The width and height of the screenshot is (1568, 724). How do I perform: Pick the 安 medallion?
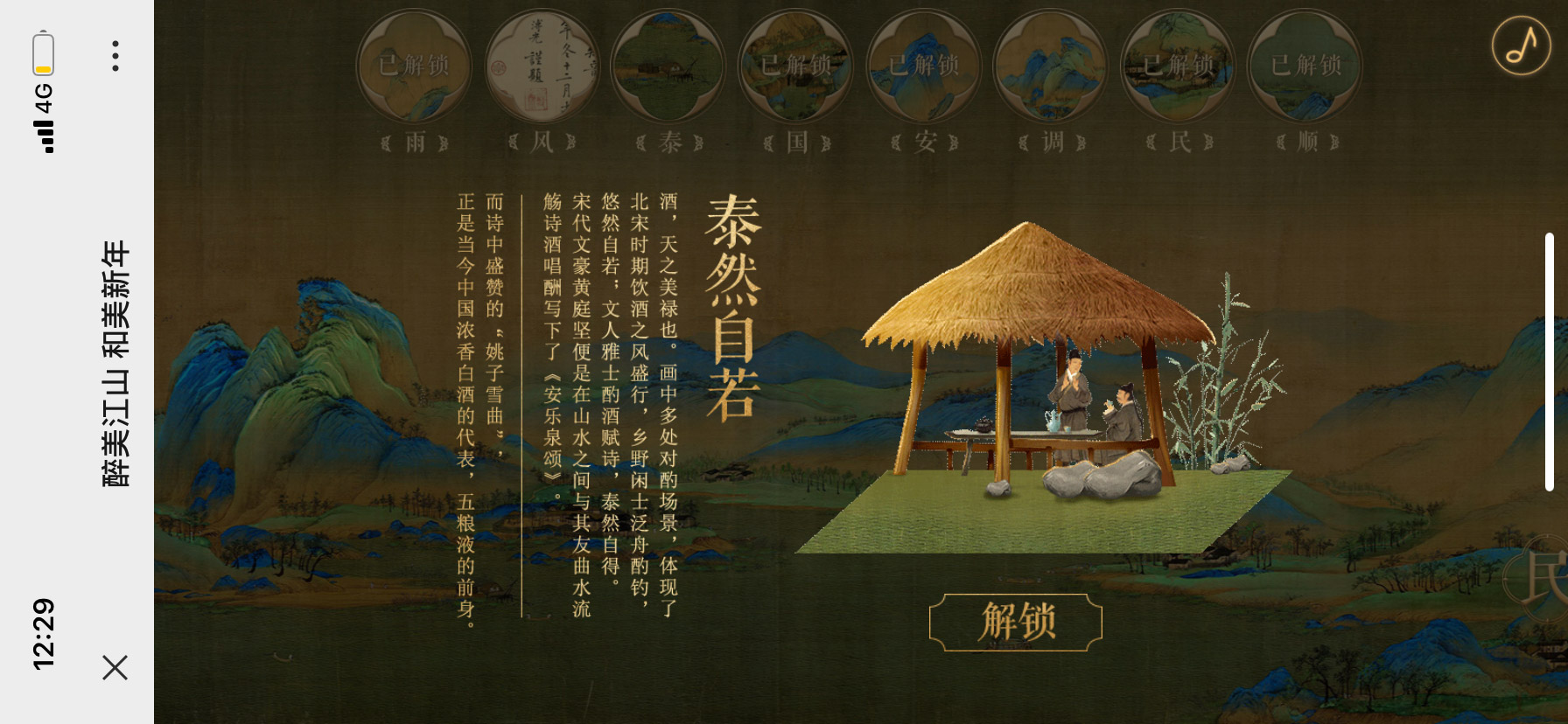coord(924,66)
